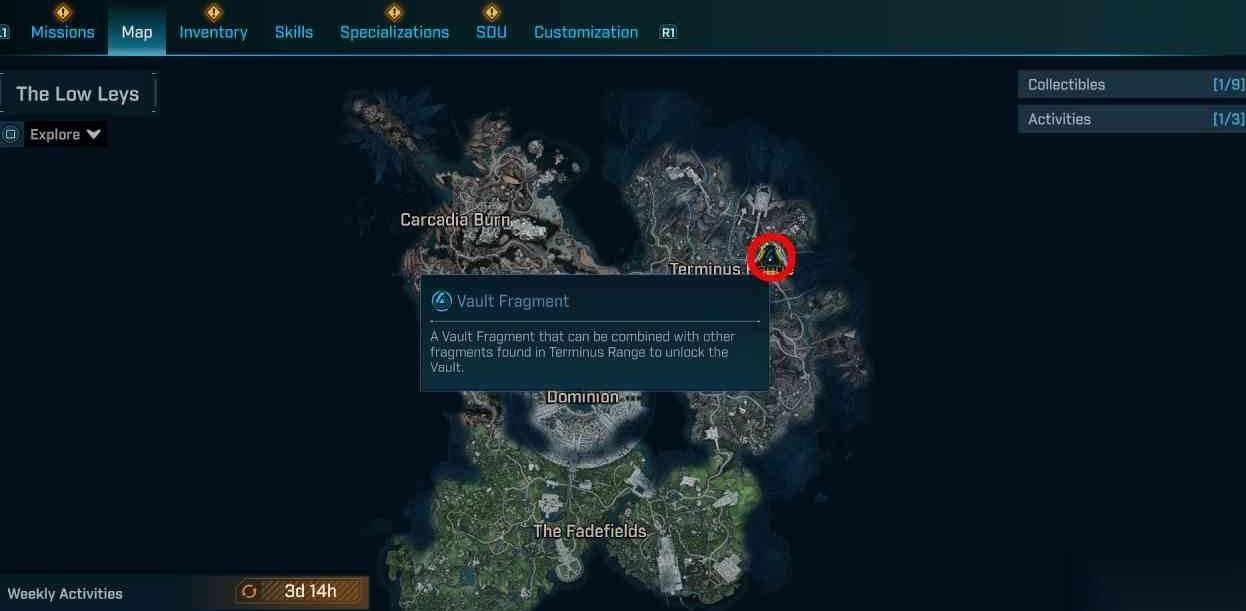Select The Fadefields region label
1246x611 pixels.
click(x=590, y=531)
